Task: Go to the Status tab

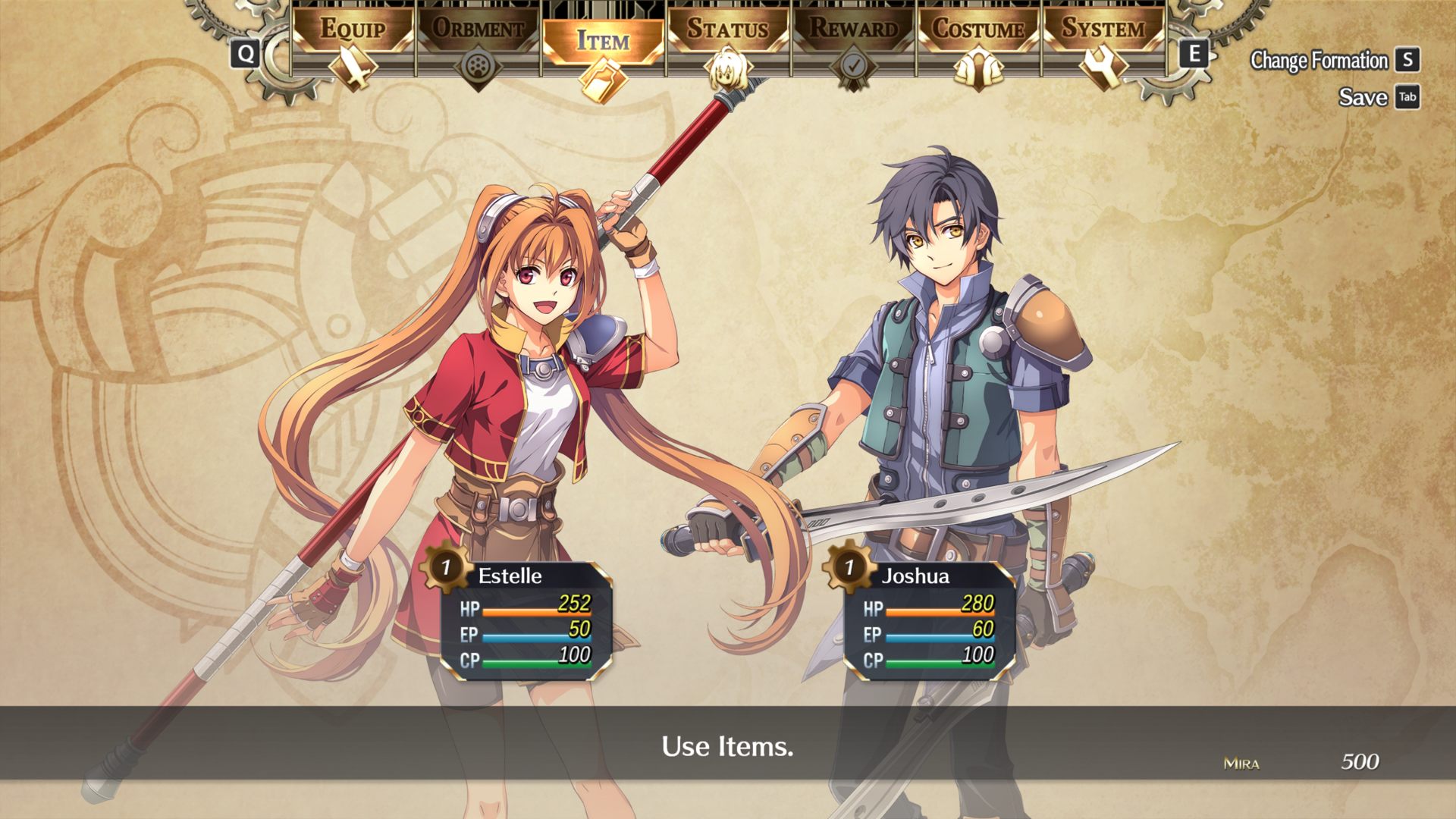Action: (728, 30)
